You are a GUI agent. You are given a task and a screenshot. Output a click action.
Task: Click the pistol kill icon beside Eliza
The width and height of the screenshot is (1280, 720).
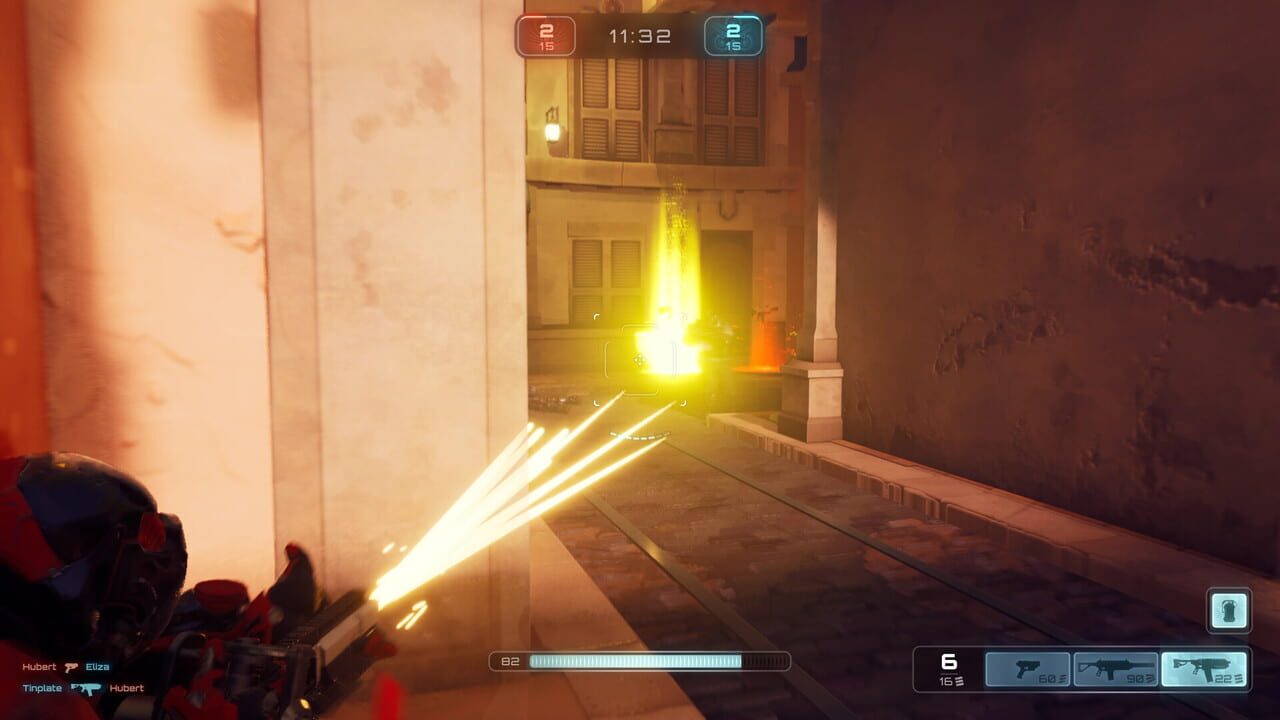pos(70,665)
